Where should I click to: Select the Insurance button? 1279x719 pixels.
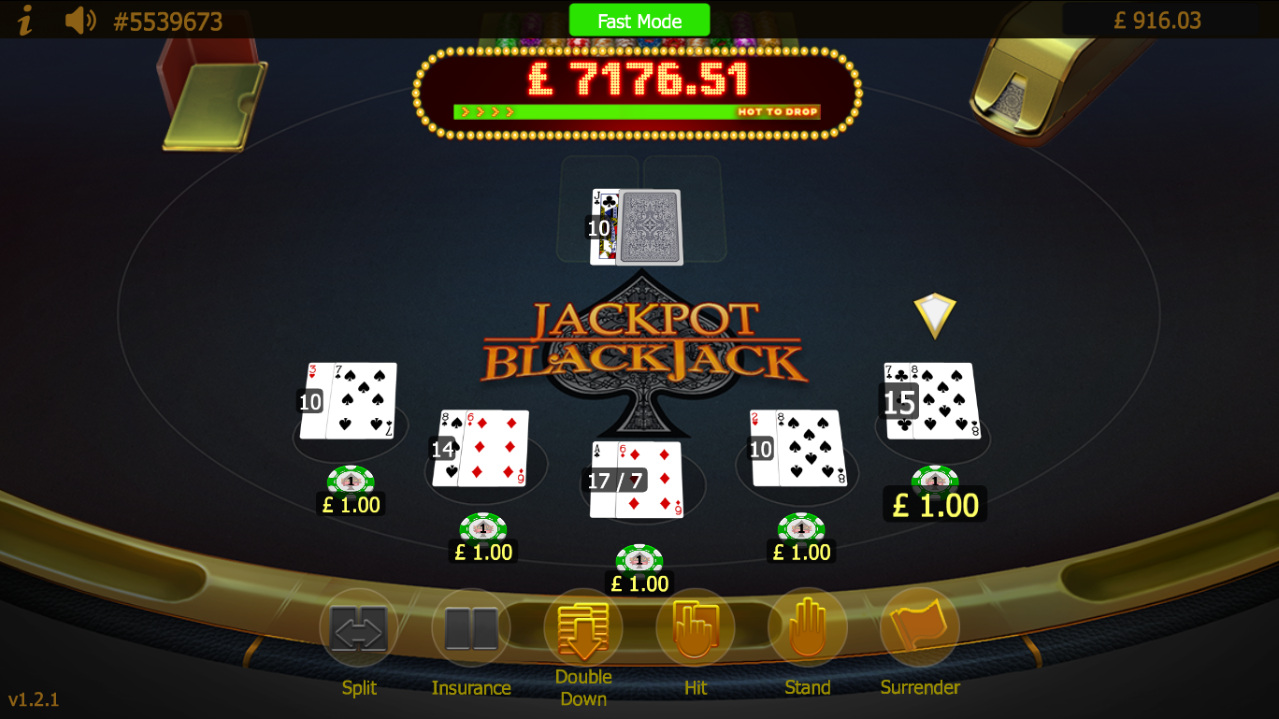click(471, 629)
